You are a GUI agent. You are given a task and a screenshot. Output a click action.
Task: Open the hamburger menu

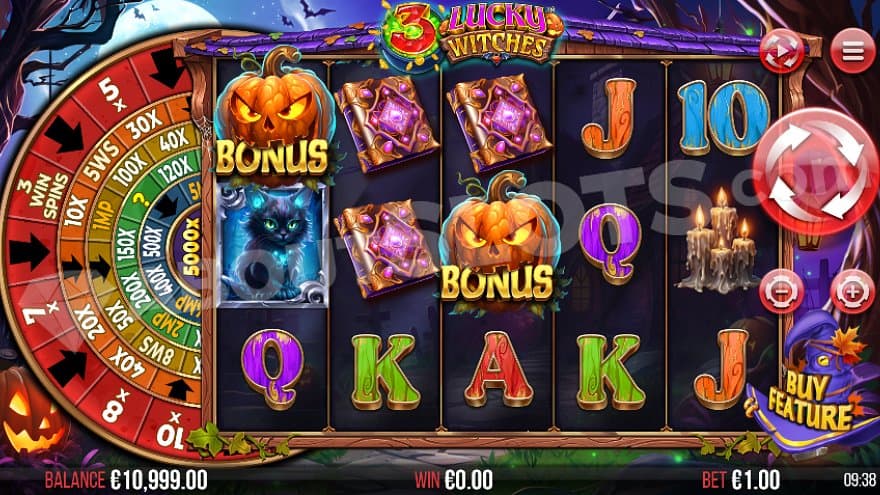click(x=852, y=50)
